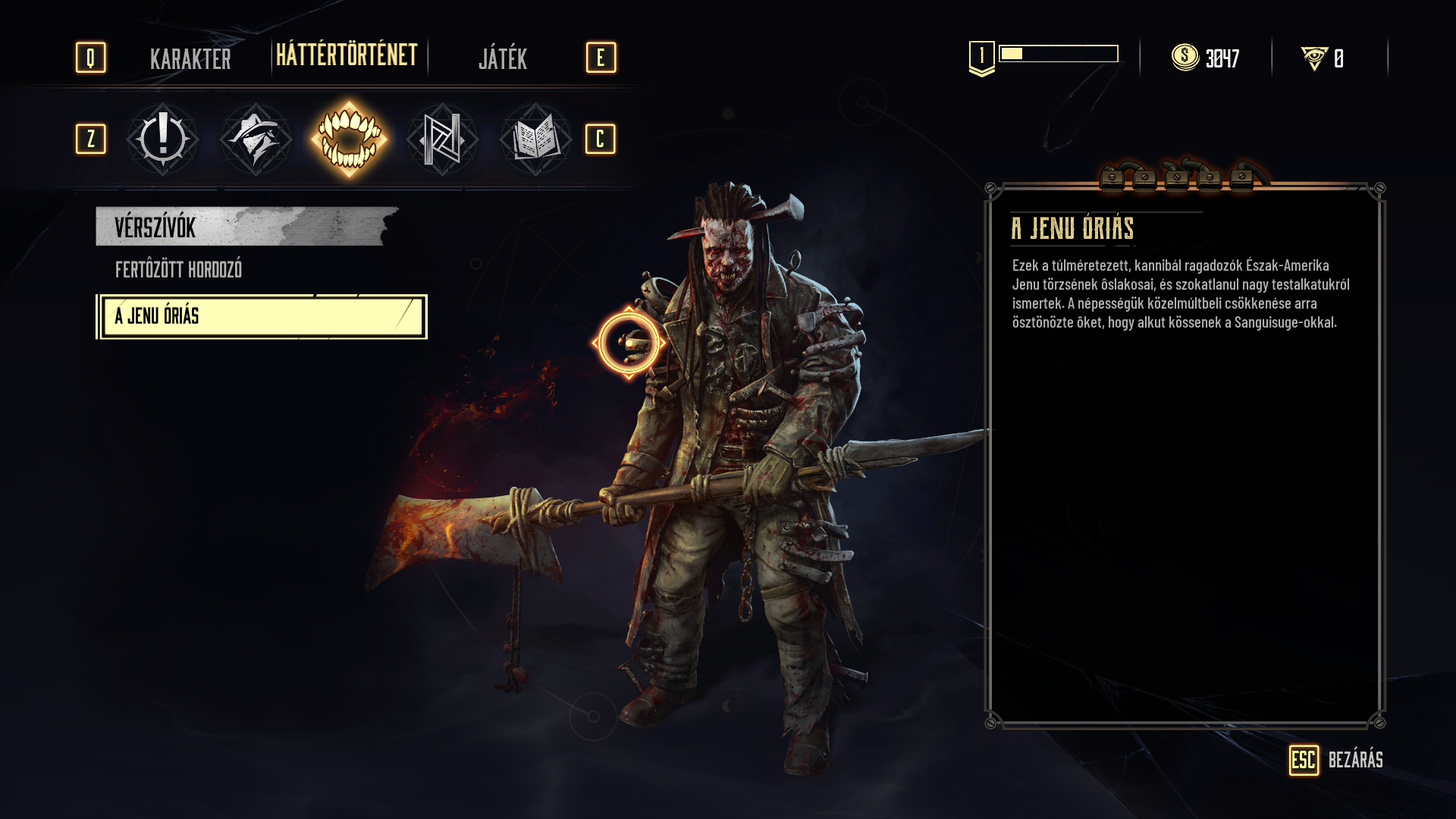
Task: Close the screen with Bezárás
Action: [x=1336, y=760]
